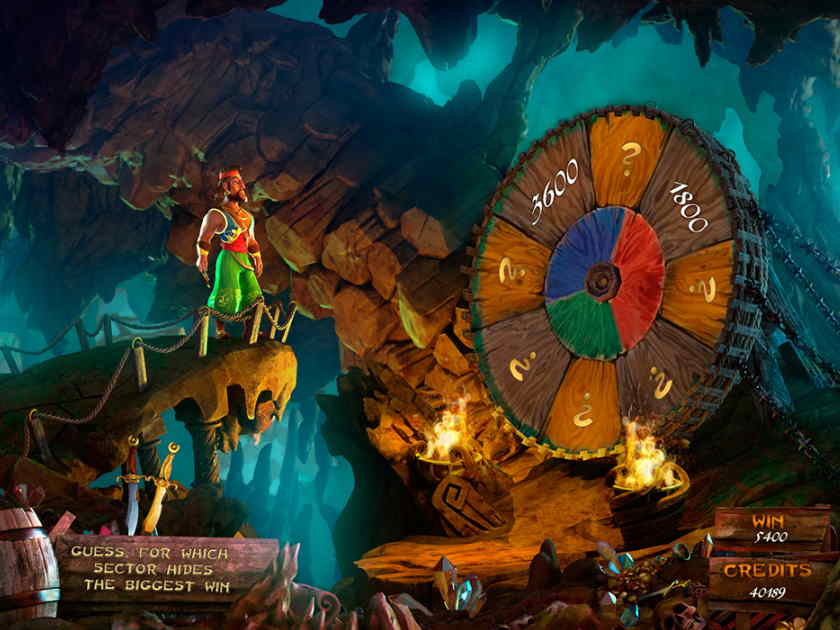Viewport: 840px width, 630px height.
Task: Select the revealed 1800 wheel sector
Action: click(x=686, y=207)
